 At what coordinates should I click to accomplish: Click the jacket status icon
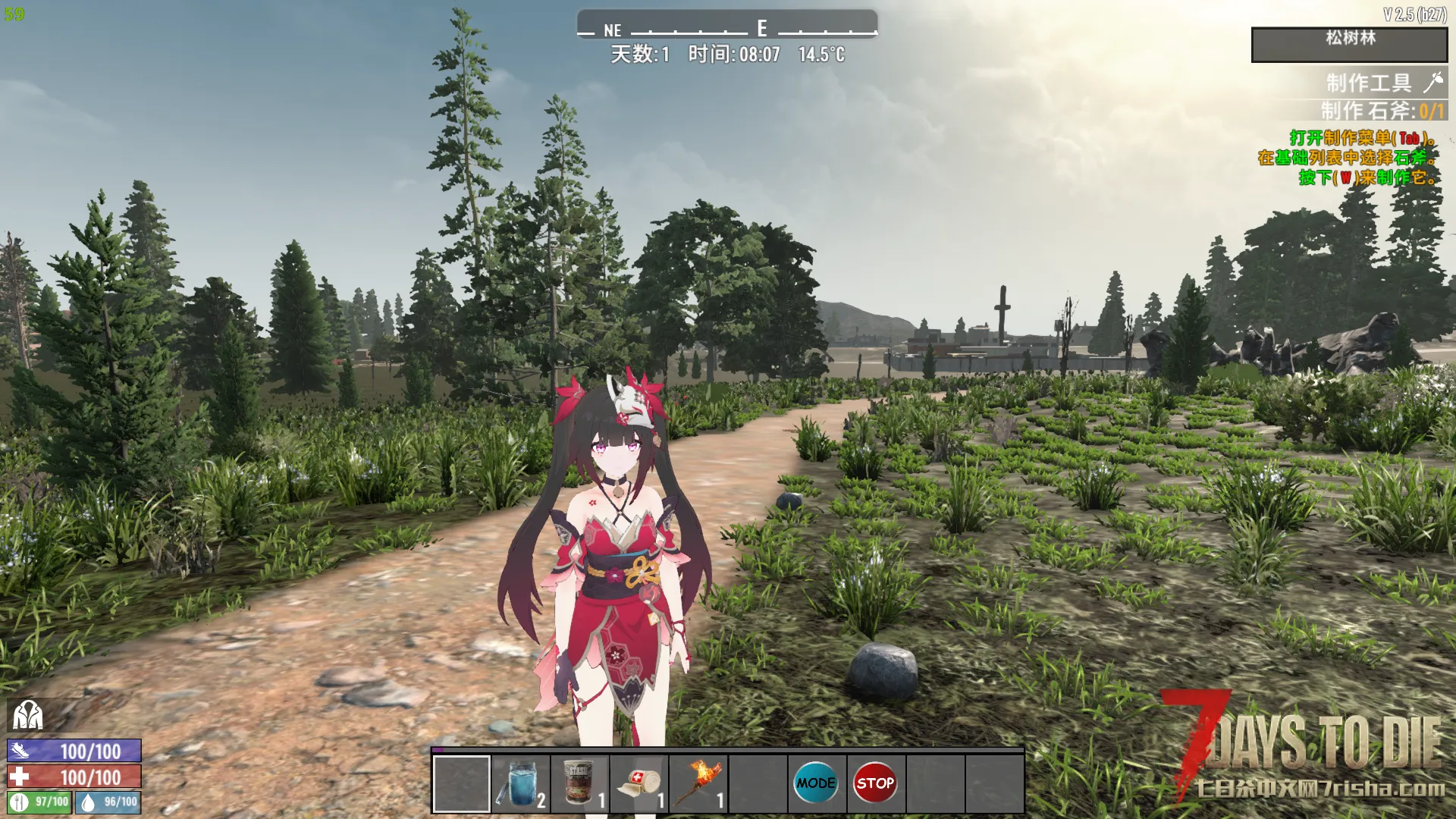(x=27, y=714)
